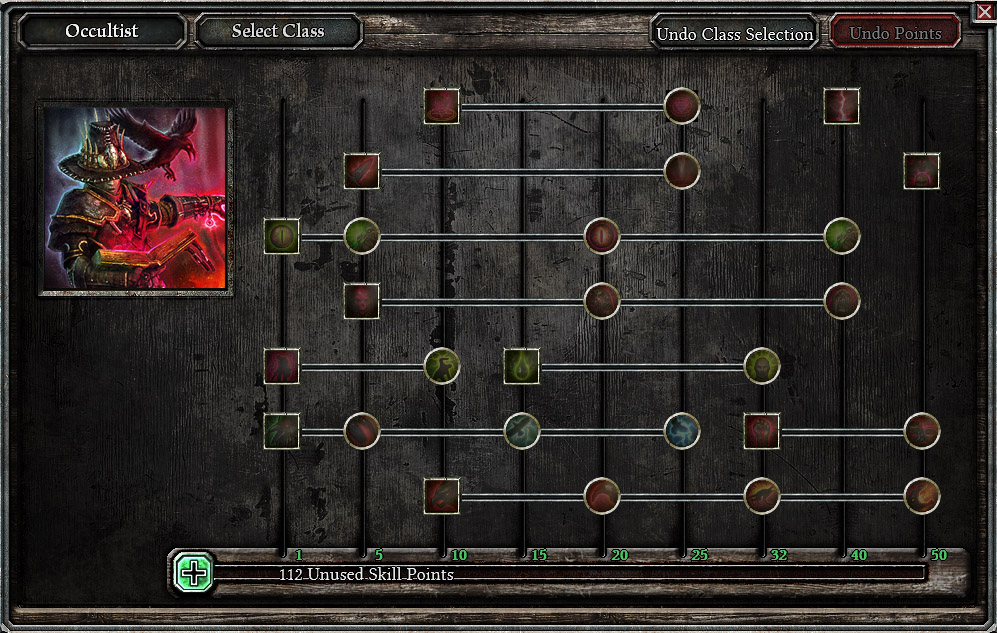Select the blue Lightning Strike familiar modifier
The image size is (997, 633).
(x=682, y=431)
